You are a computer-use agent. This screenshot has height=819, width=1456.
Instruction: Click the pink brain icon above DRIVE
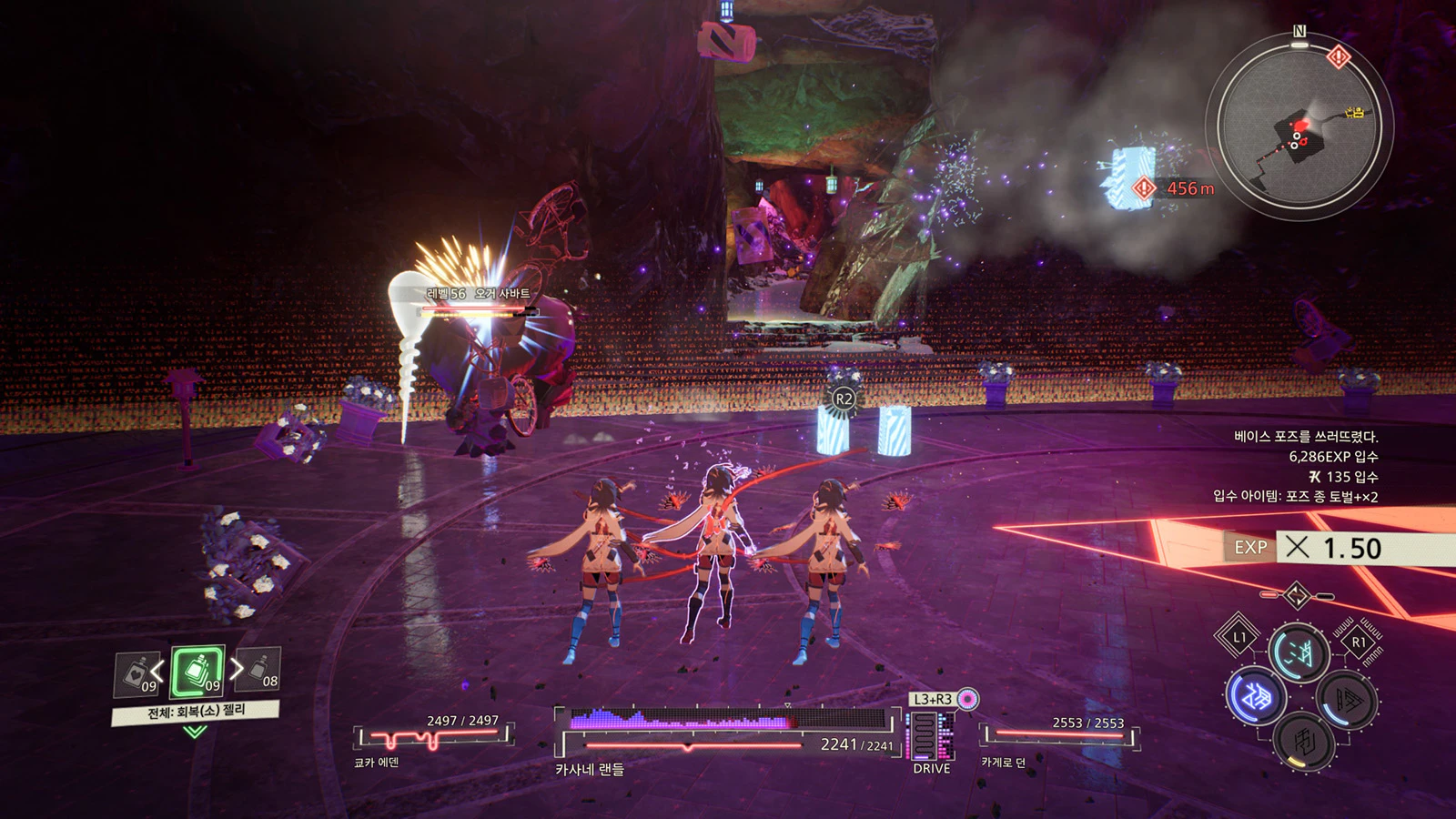coord(967,699)
